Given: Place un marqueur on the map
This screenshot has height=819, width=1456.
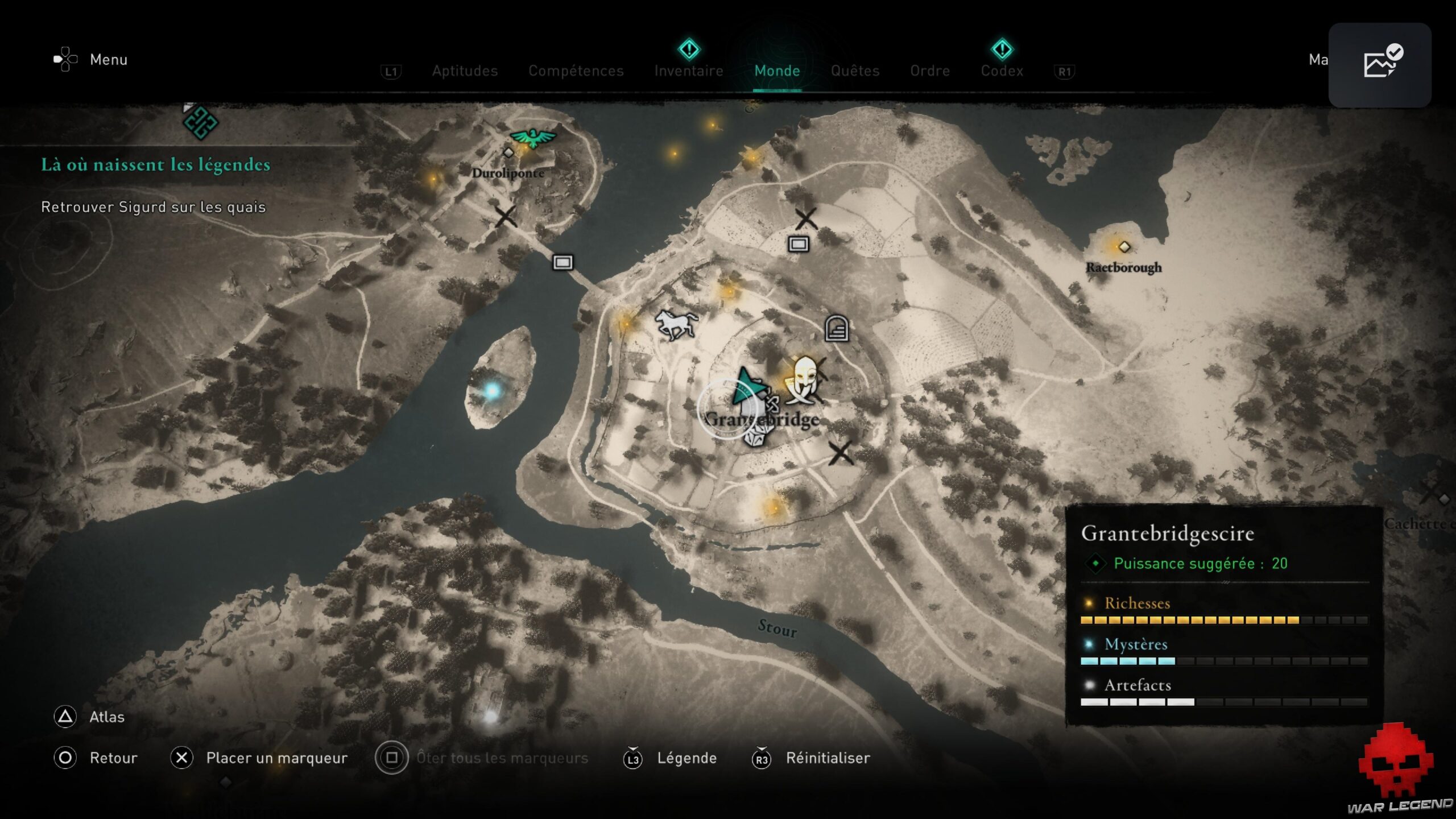Looking at the screenshot, I should 277,758.
